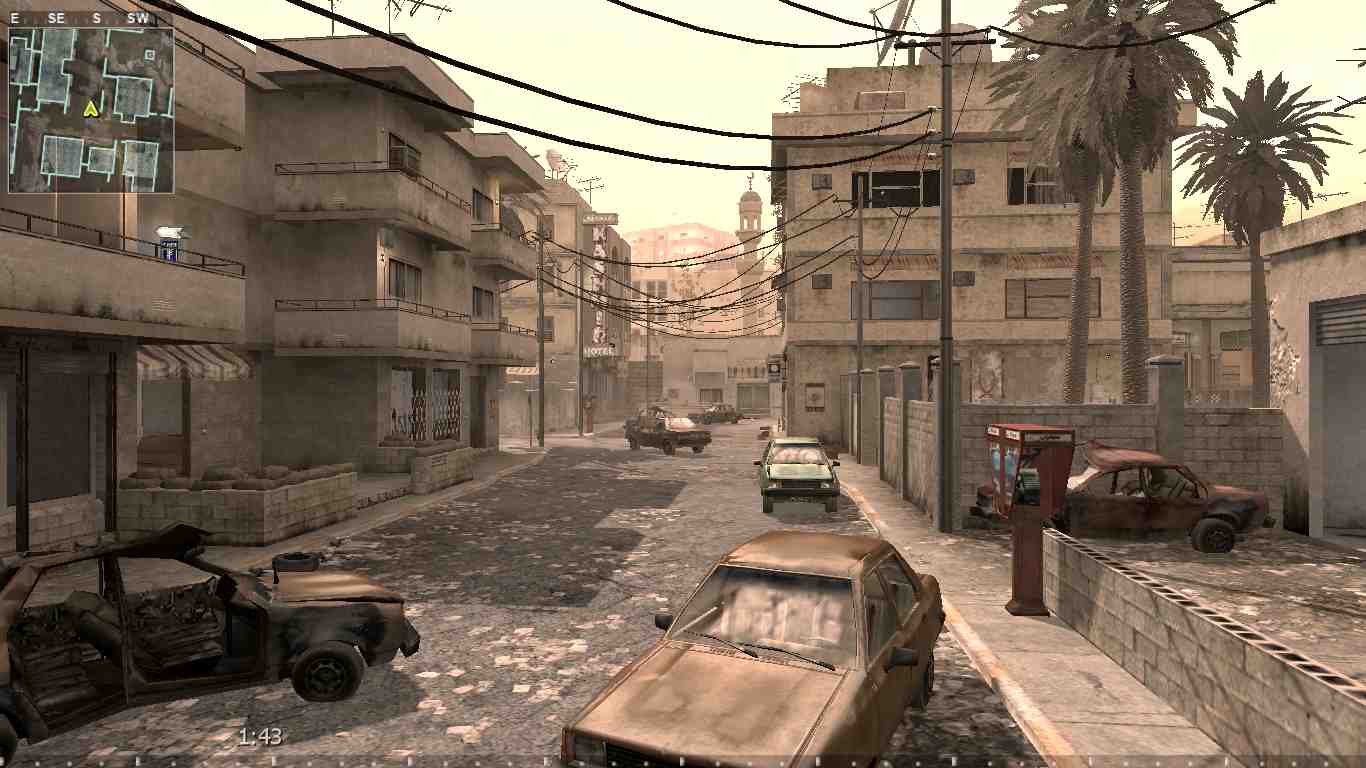This screenshot has height=768, width=1366.
Task: Select the yellow player arrow on the minimap
Action: (91, 110)
